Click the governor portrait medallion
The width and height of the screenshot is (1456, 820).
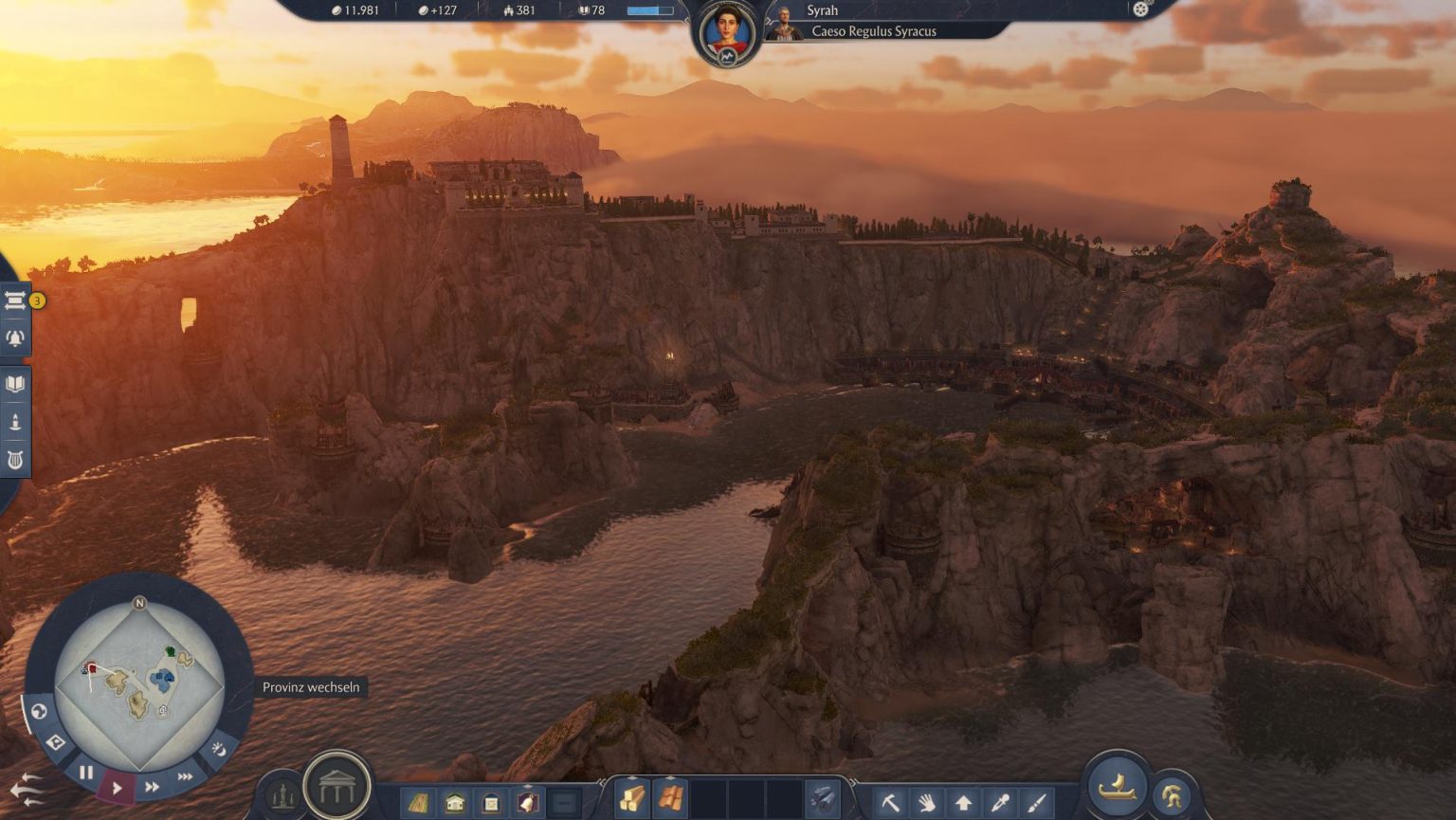pos(727,33)
